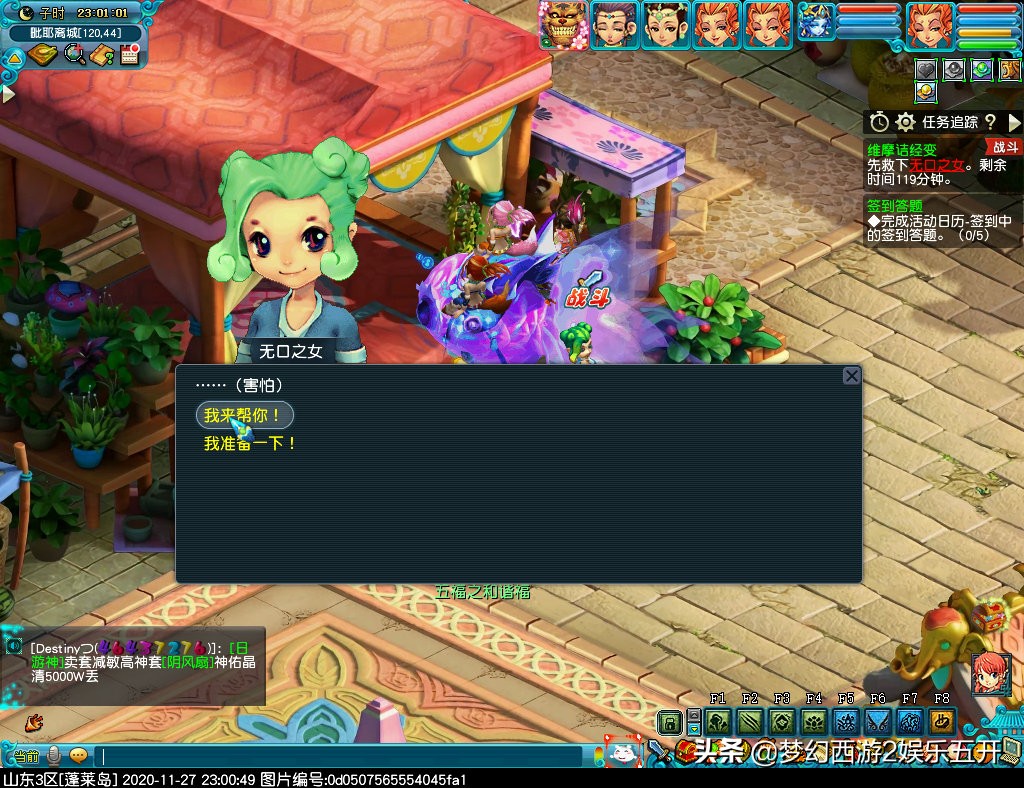Viewport: 1024px width, 788px height.
Task: Open the quest tracker gear settings
Action: (x=905, y=122)
